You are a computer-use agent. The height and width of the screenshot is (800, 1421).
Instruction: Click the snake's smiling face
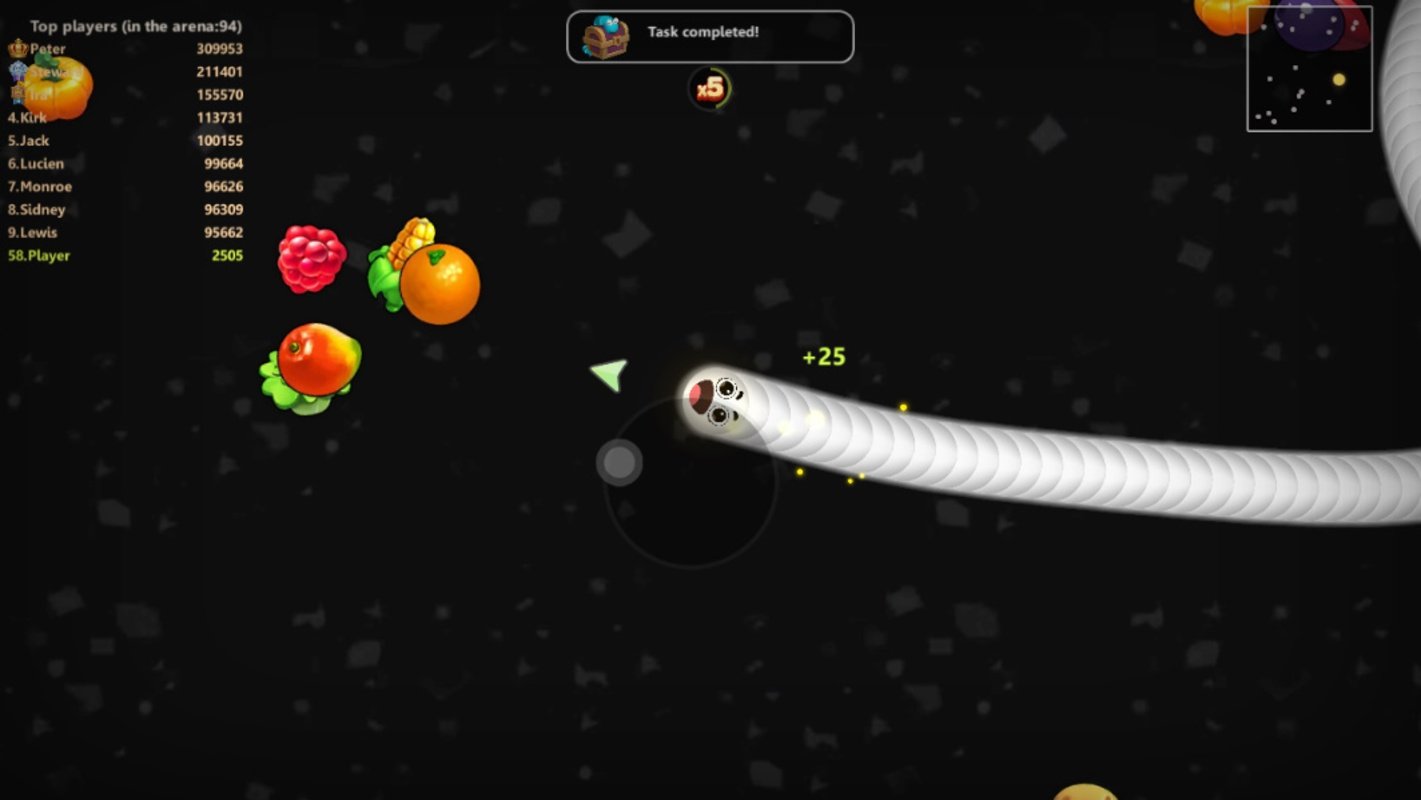(720, 400)
